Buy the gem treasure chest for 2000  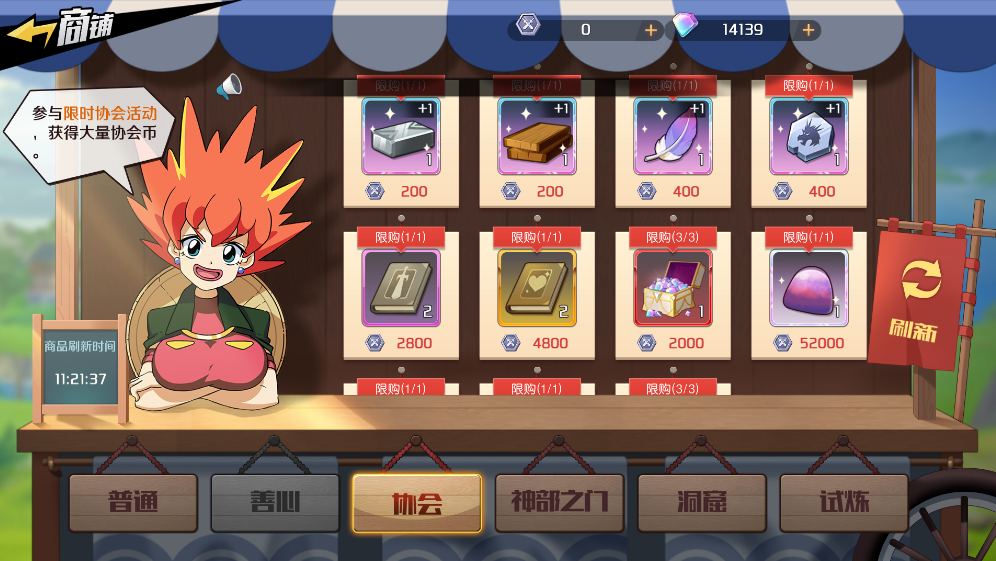tap(672, 288)
